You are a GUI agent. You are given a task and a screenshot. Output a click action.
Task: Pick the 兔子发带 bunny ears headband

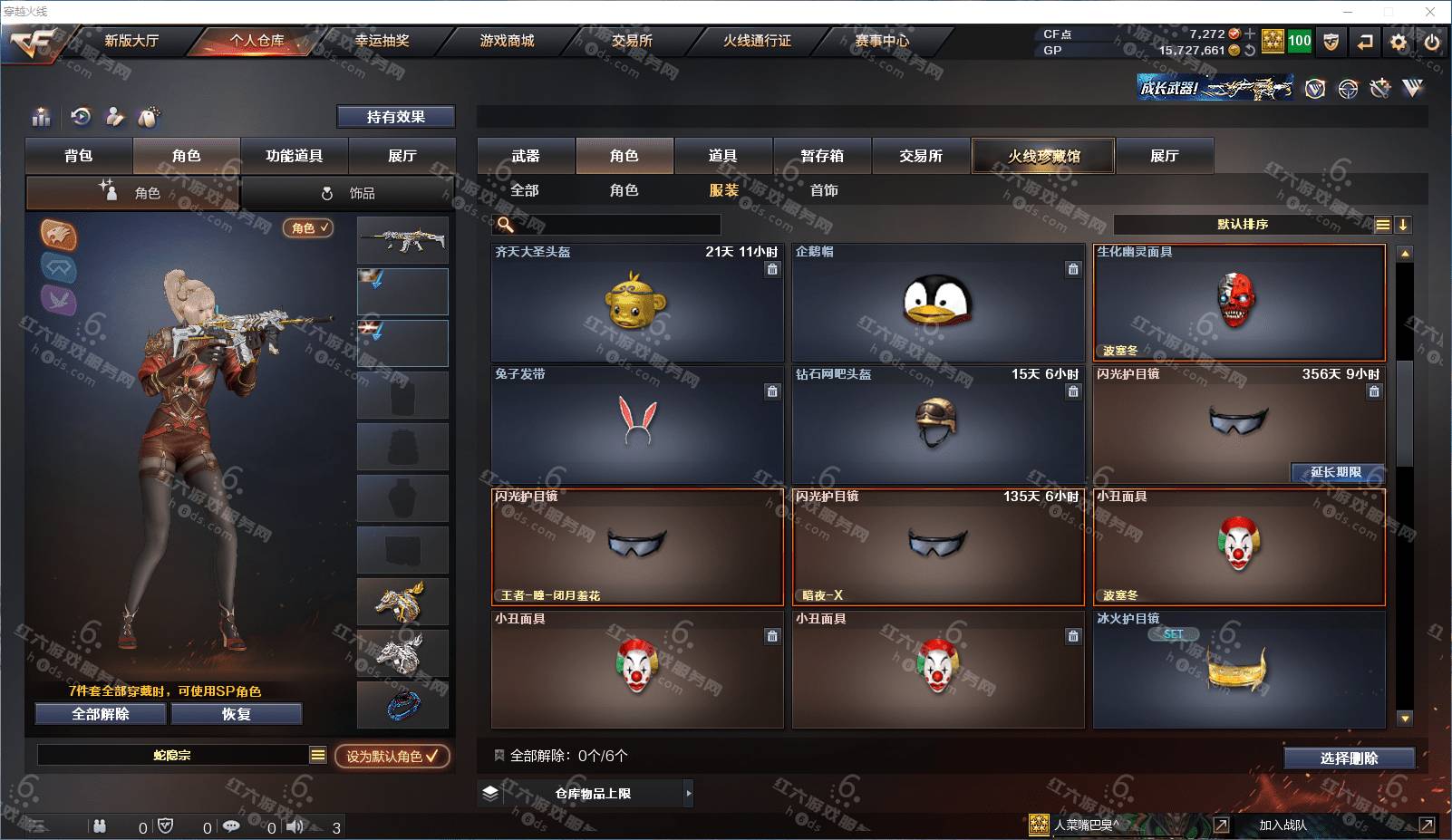coord(637,424)
